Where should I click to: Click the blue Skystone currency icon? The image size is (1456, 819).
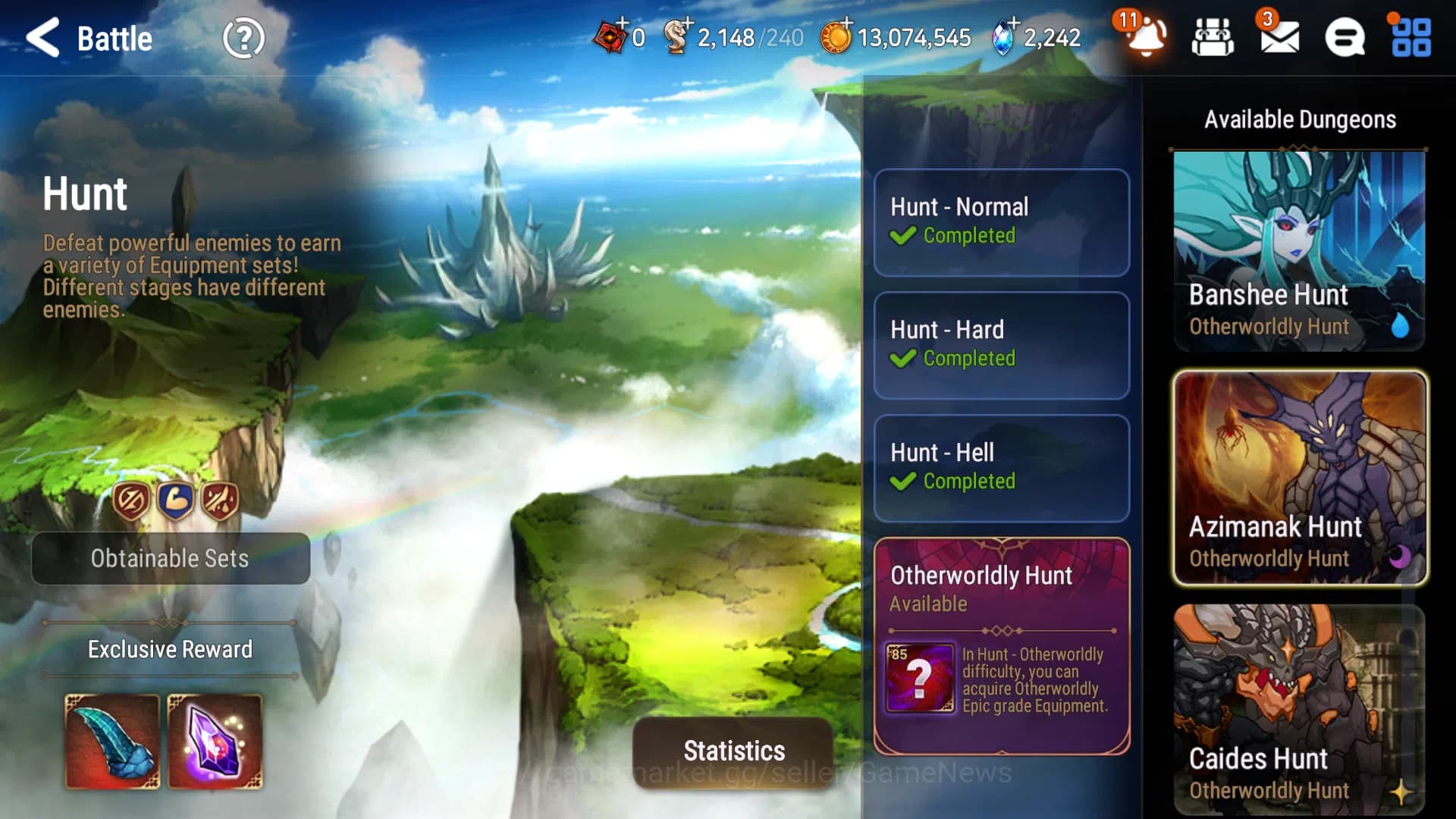[x=1002, y=36]
